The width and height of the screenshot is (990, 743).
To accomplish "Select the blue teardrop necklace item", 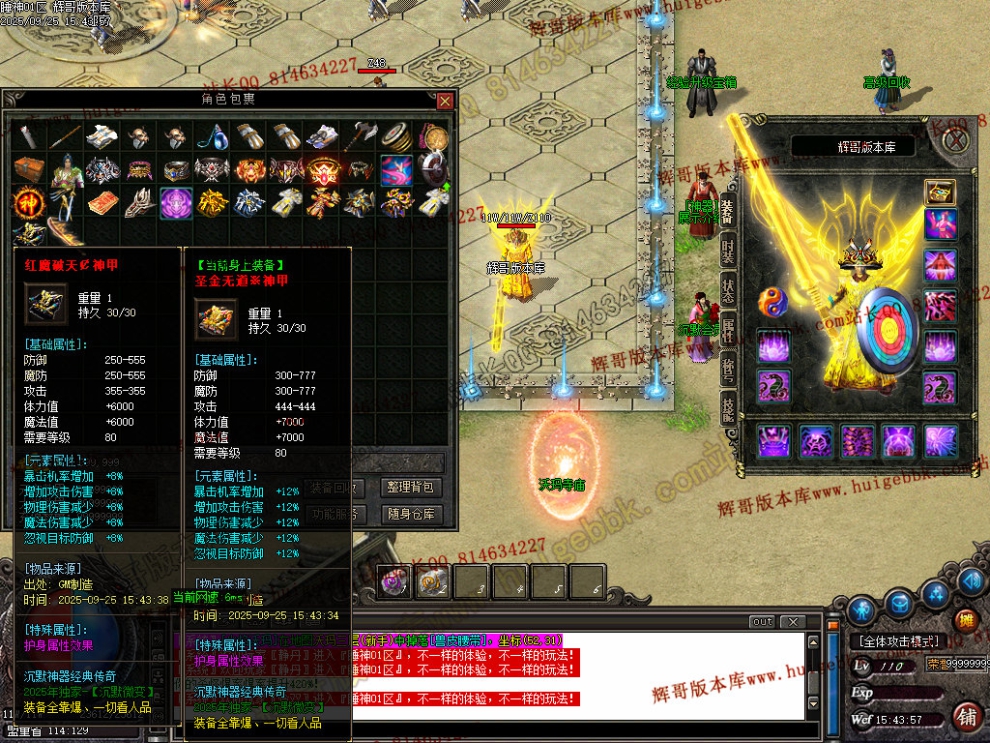I will [210, 137].
